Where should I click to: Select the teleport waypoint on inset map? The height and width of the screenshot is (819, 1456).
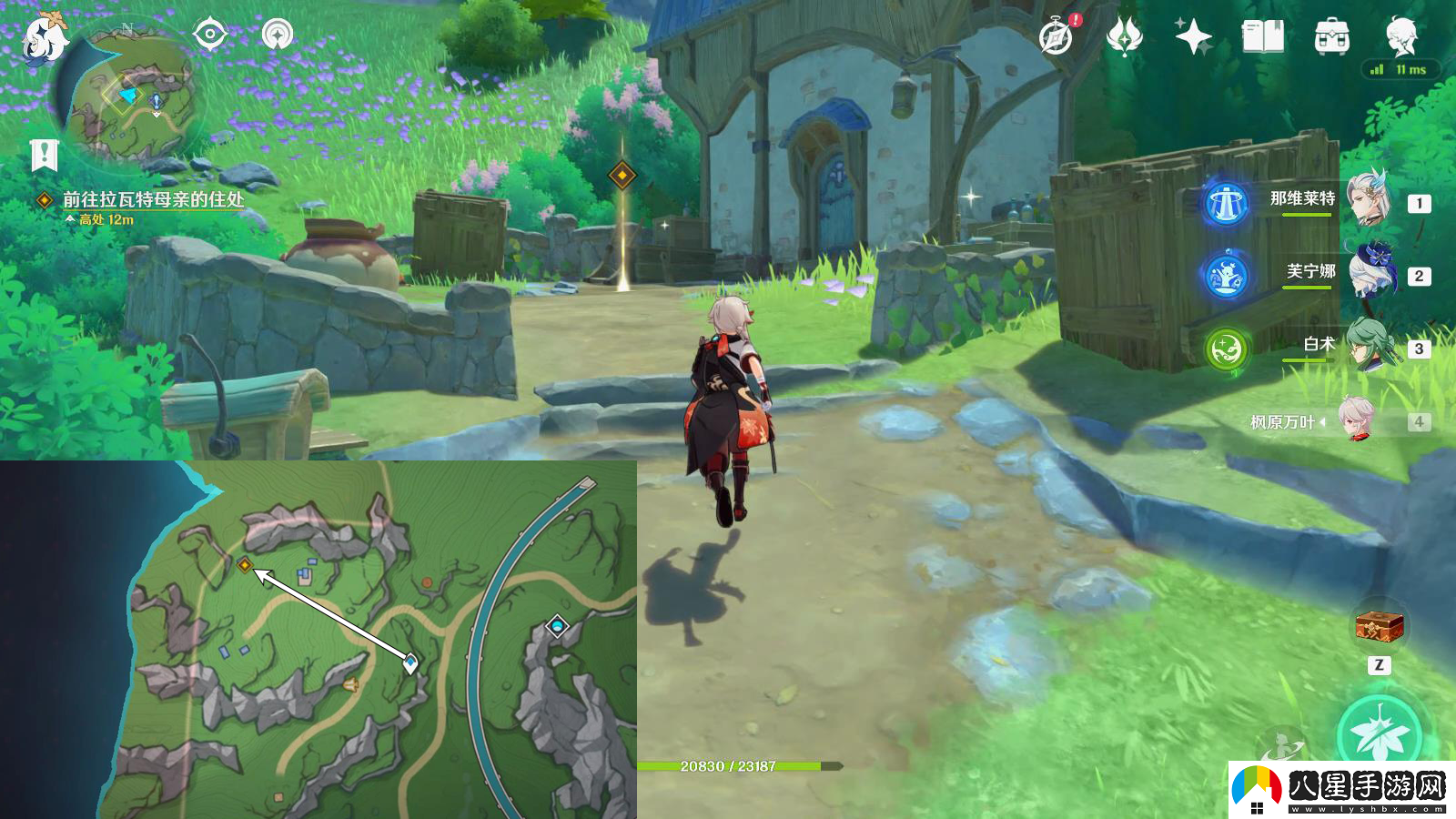(x=557, y=626)
